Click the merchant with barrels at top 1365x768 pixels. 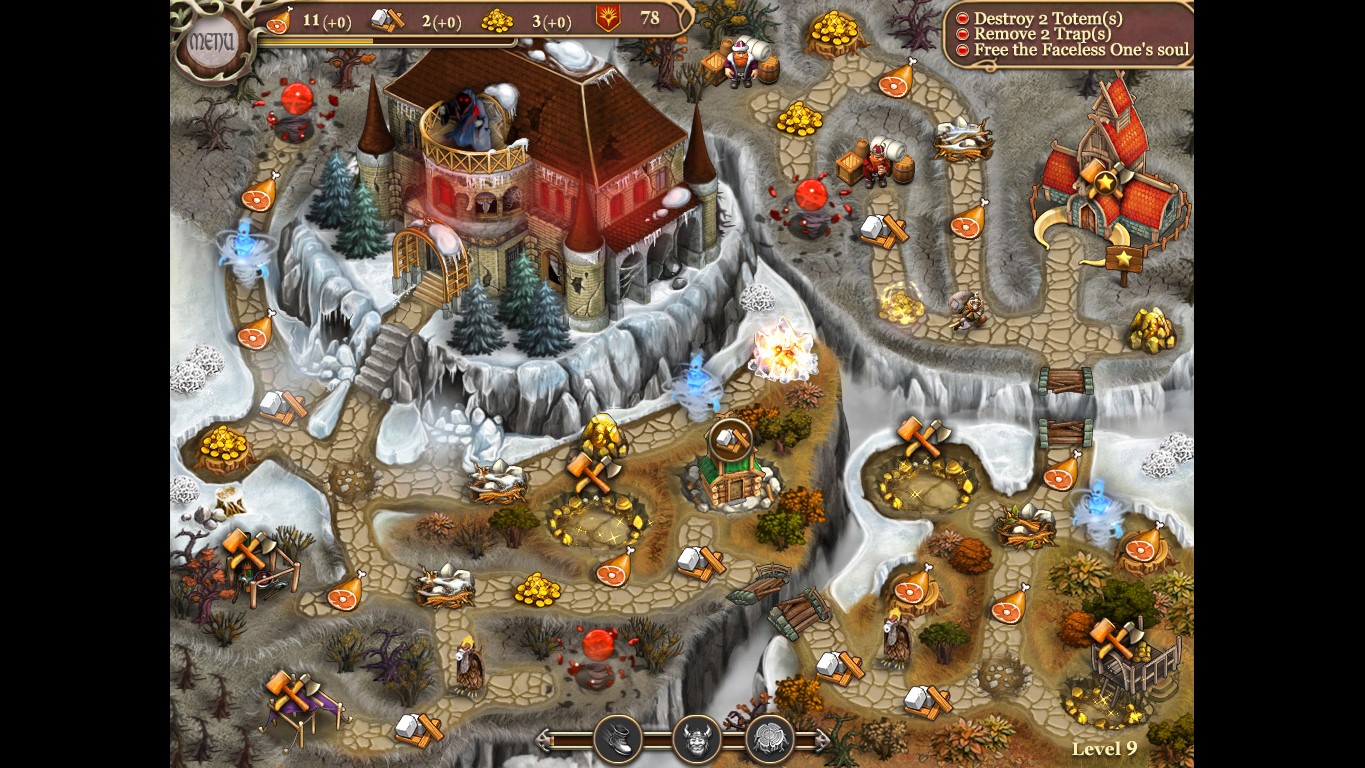pos(740,60)
